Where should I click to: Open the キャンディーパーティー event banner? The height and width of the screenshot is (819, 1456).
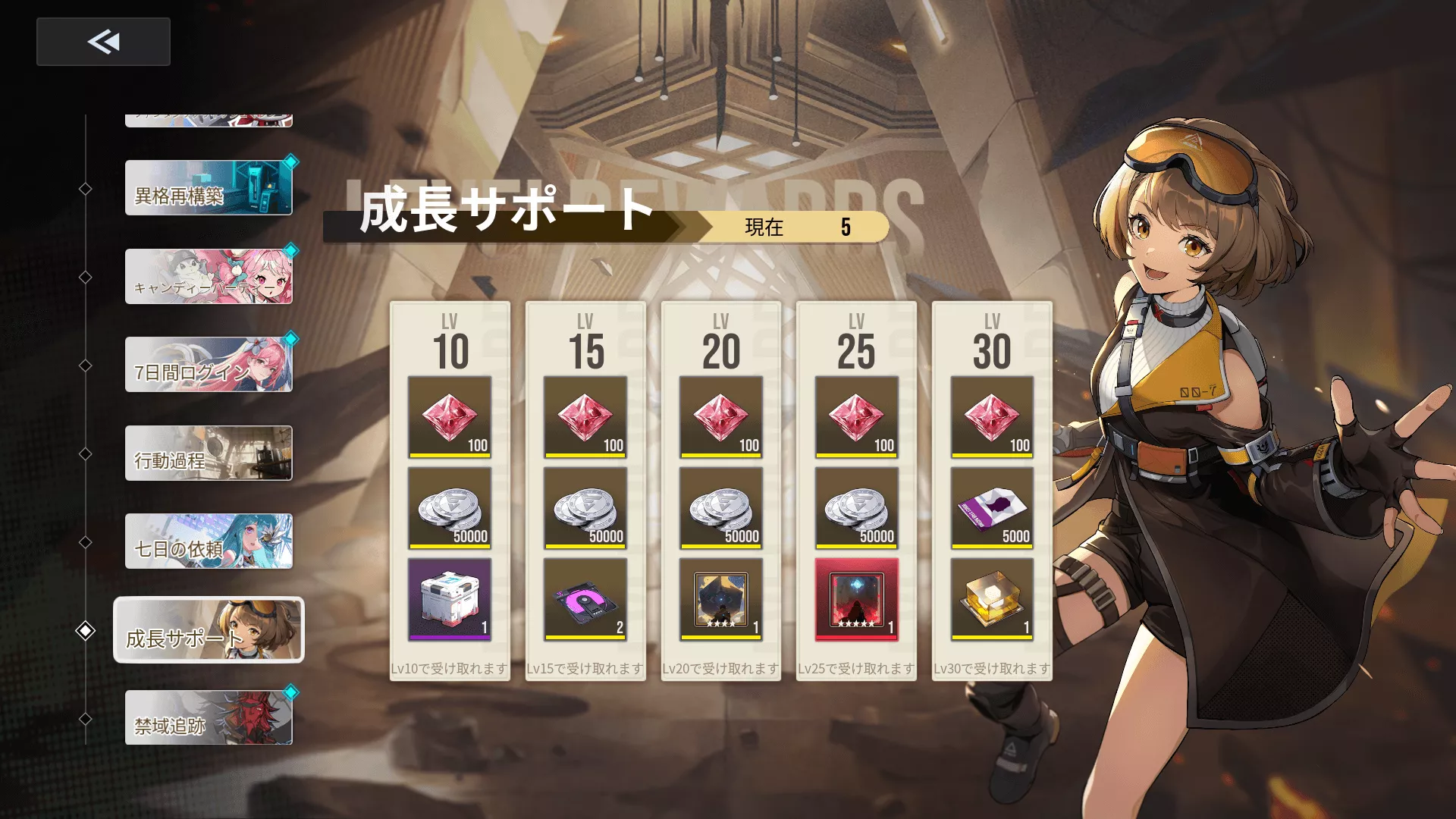(x=208, y=276)
